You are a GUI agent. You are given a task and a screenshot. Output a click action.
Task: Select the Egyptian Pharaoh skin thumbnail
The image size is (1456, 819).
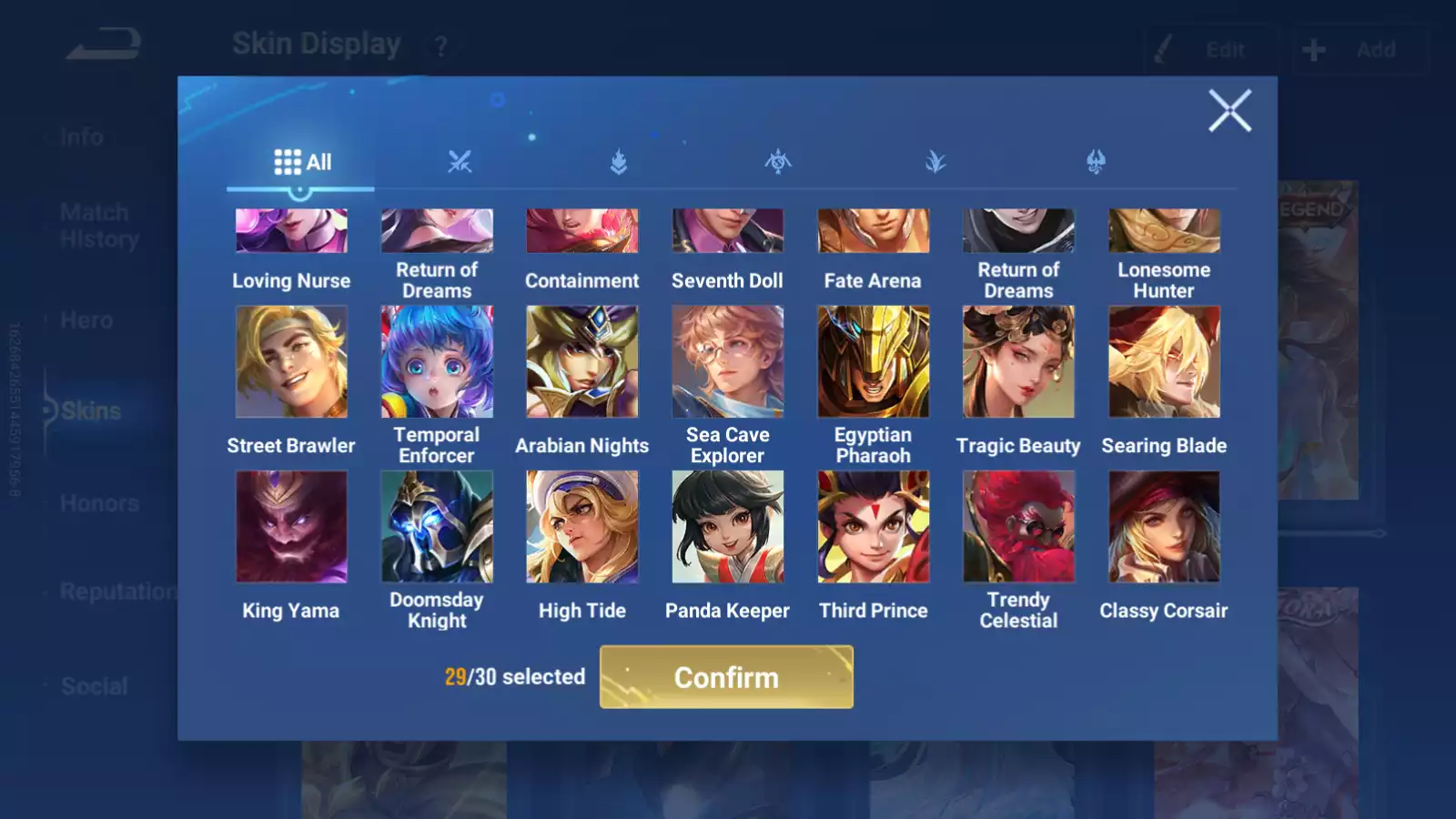[872, 361]
